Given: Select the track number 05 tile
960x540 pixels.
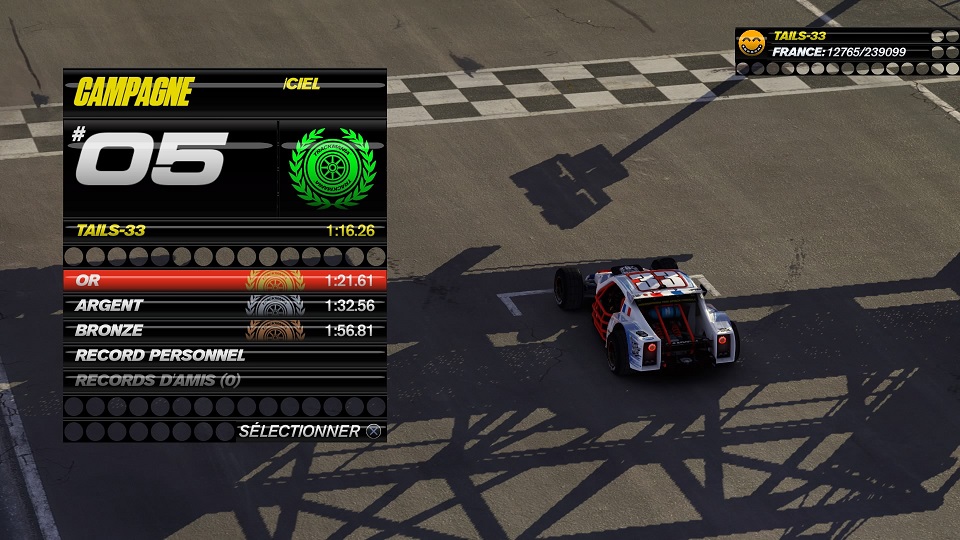Looking at the screenshot, I should point(168,165).
